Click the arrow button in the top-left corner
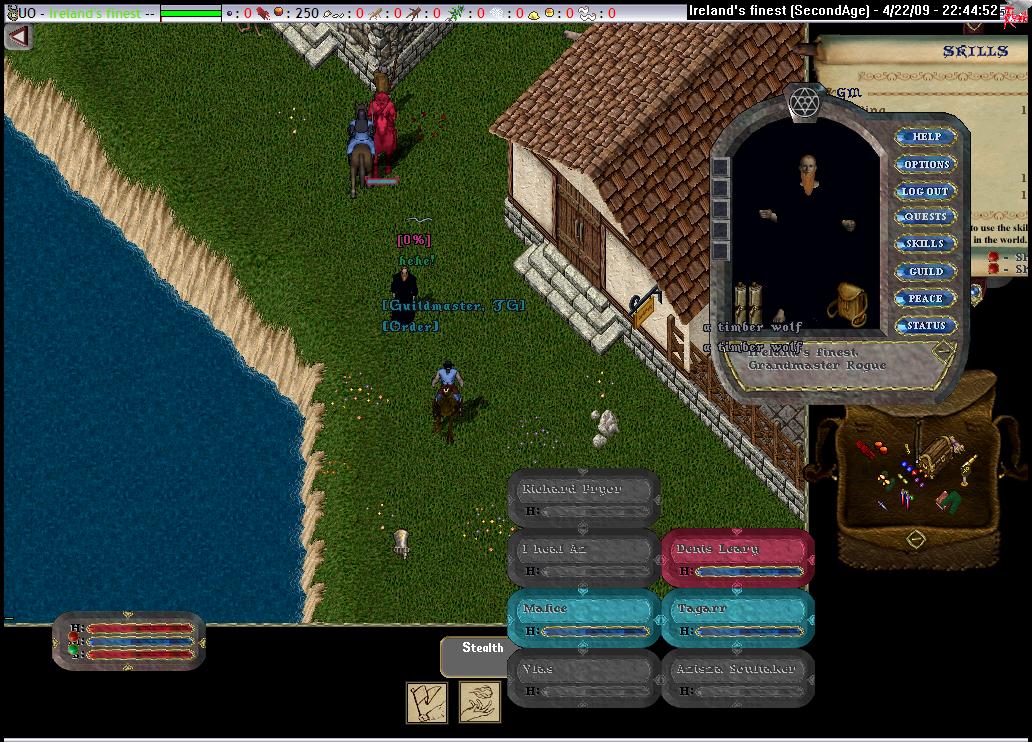The image size is (1032, 742). coord(18,36)
